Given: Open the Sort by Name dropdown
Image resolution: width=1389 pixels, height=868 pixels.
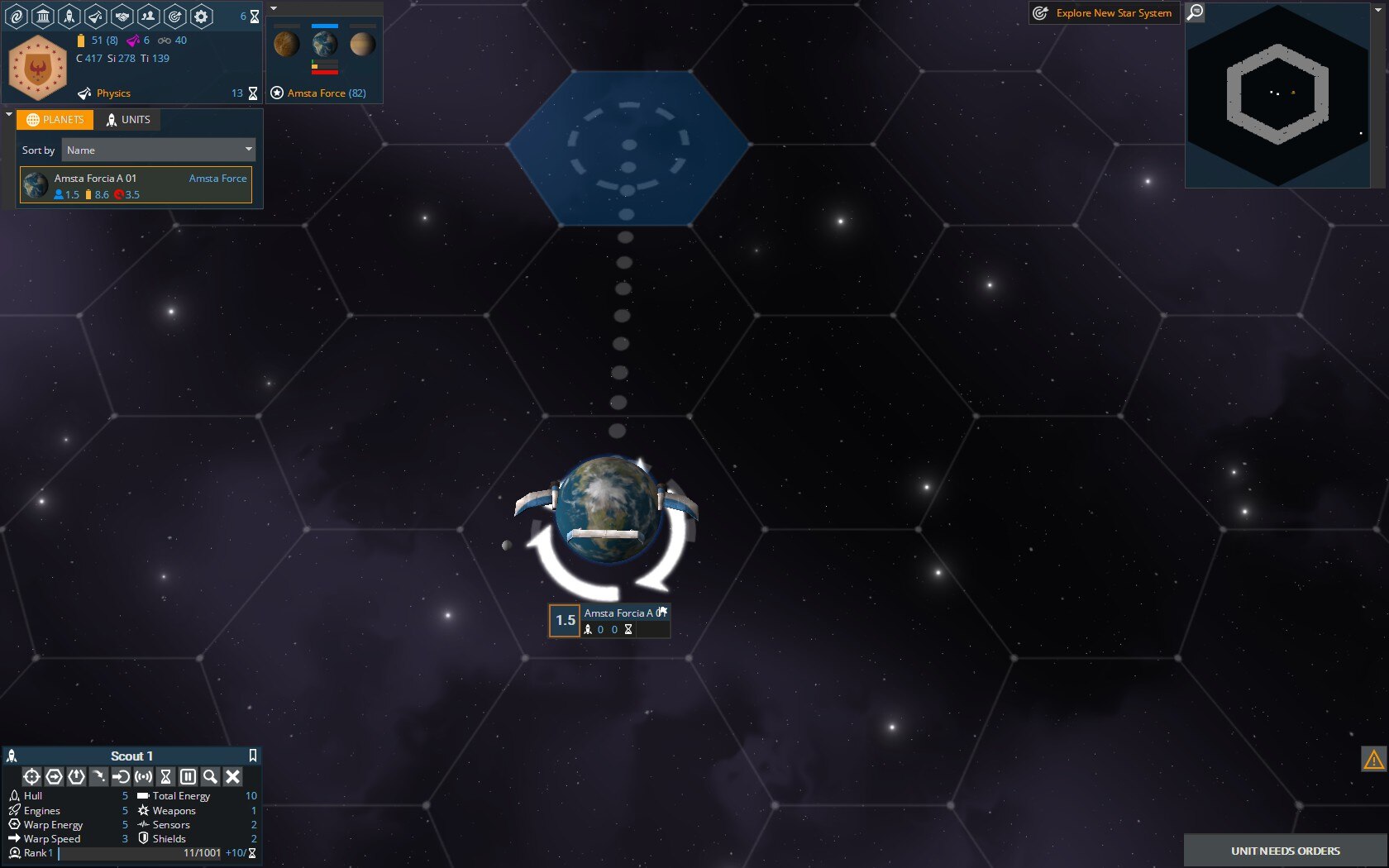Looking at the screenshot, I should pos(159,150).
